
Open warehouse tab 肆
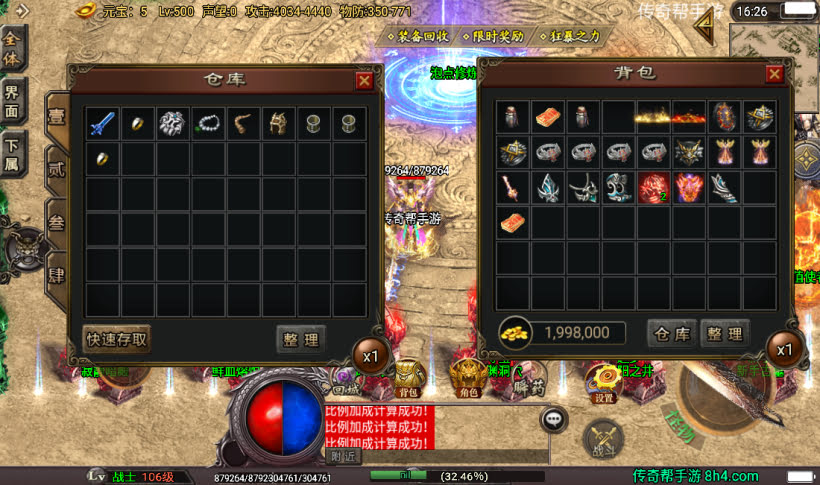[57, 274]
